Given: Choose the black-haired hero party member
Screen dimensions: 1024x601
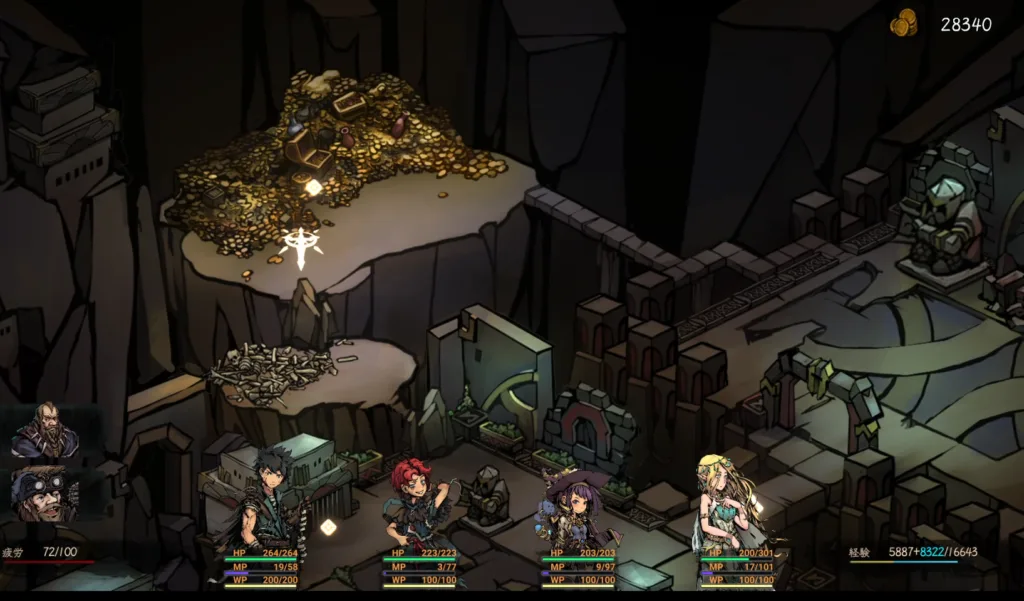Looking at the screenshot, I should point(268,497).
